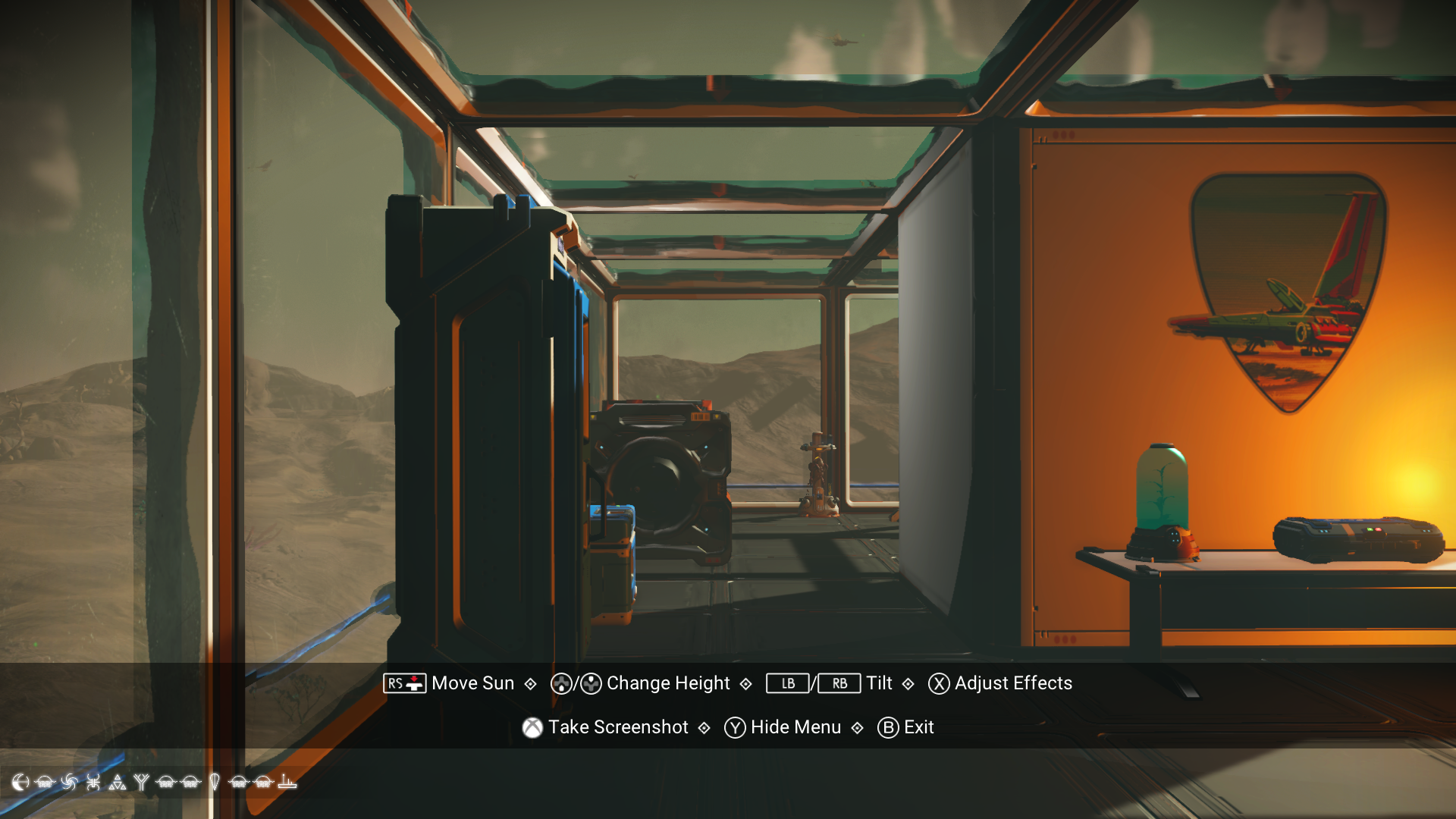The height and width of the screenshot is (819, 1456).
Task: Click the crescent moon portal glyph
Action: 20,783
